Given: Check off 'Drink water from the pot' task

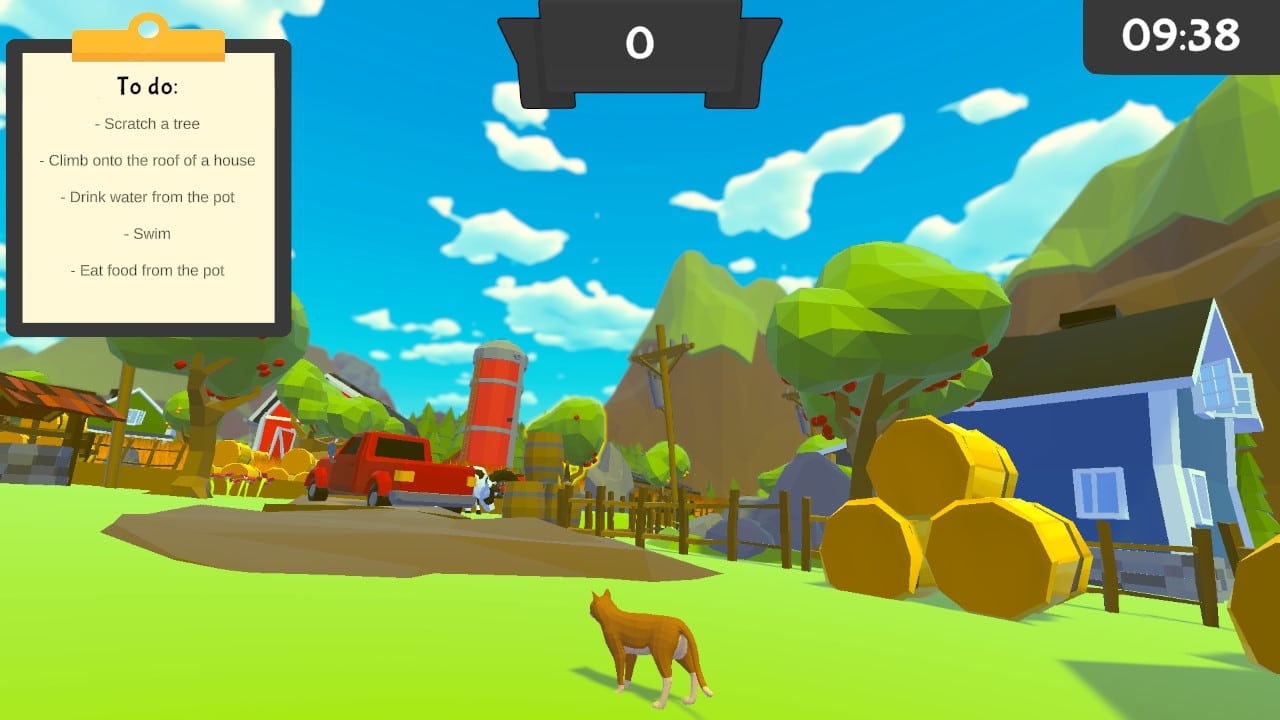Looking at the screenshot, I should pyautogui.click(x=147, y=197).
